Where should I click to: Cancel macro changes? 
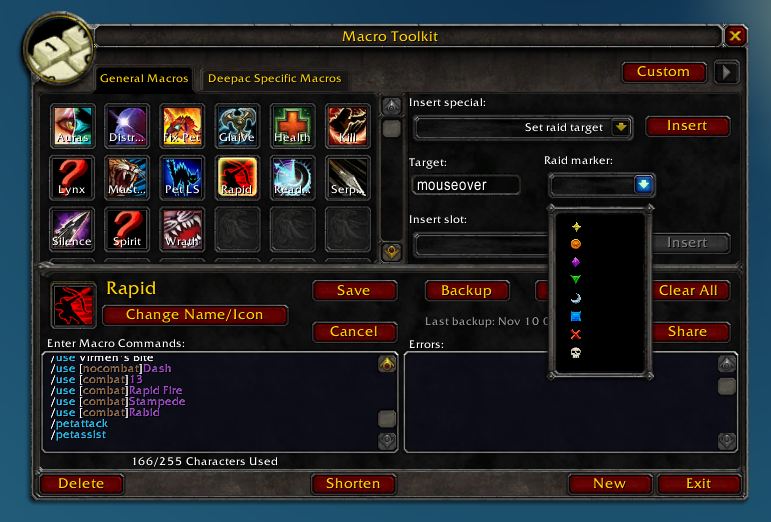[x=353, y=332]
